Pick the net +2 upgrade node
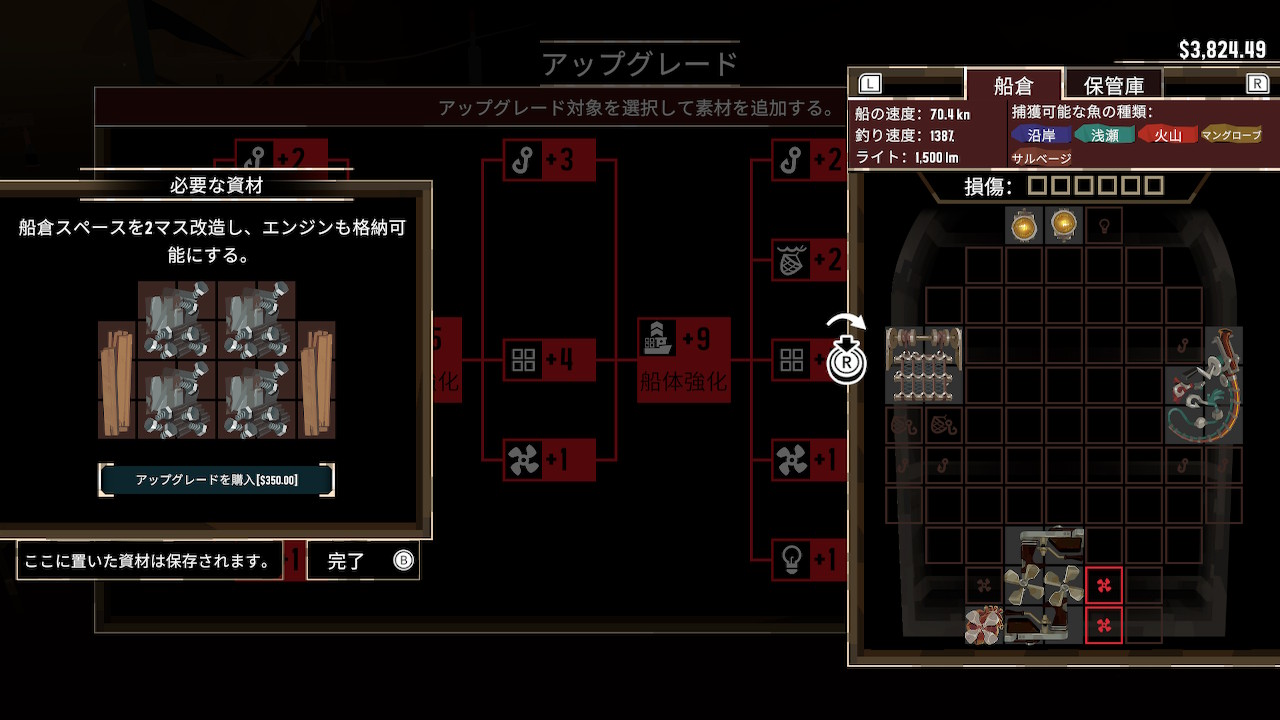 point(808,260)
